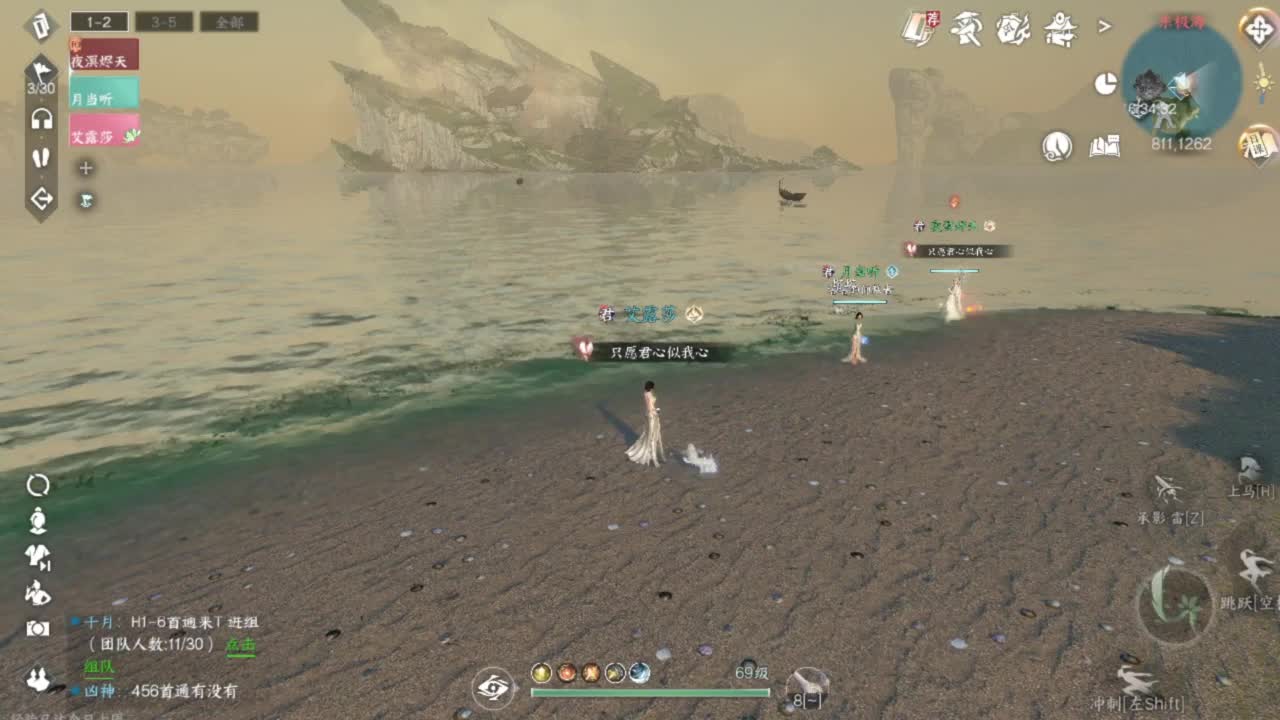Open the recommended 荐 book icon

pyautogui.click(x=919, y=28)
